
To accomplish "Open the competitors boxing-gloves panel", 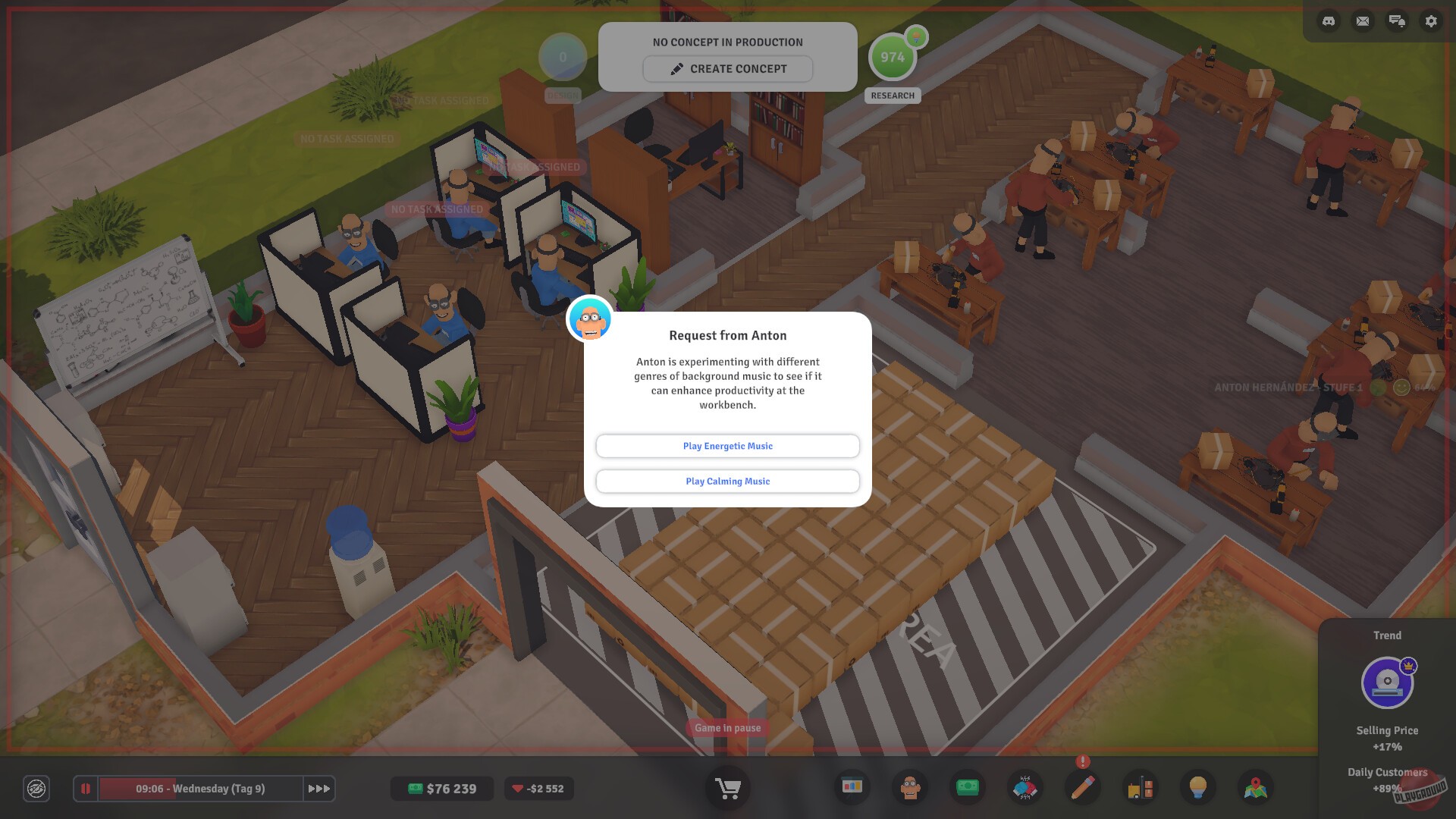I will click(1025, 788).
